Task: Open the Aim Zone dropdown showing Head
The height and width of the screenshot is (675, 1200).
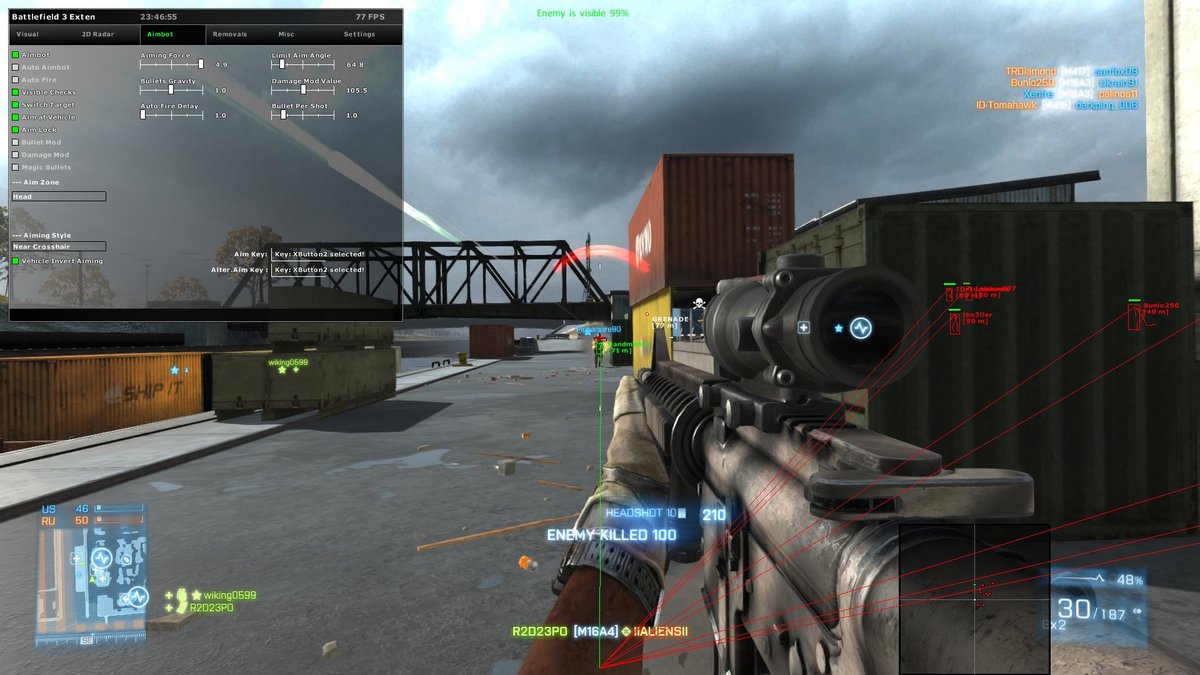Action: (58, 197)
